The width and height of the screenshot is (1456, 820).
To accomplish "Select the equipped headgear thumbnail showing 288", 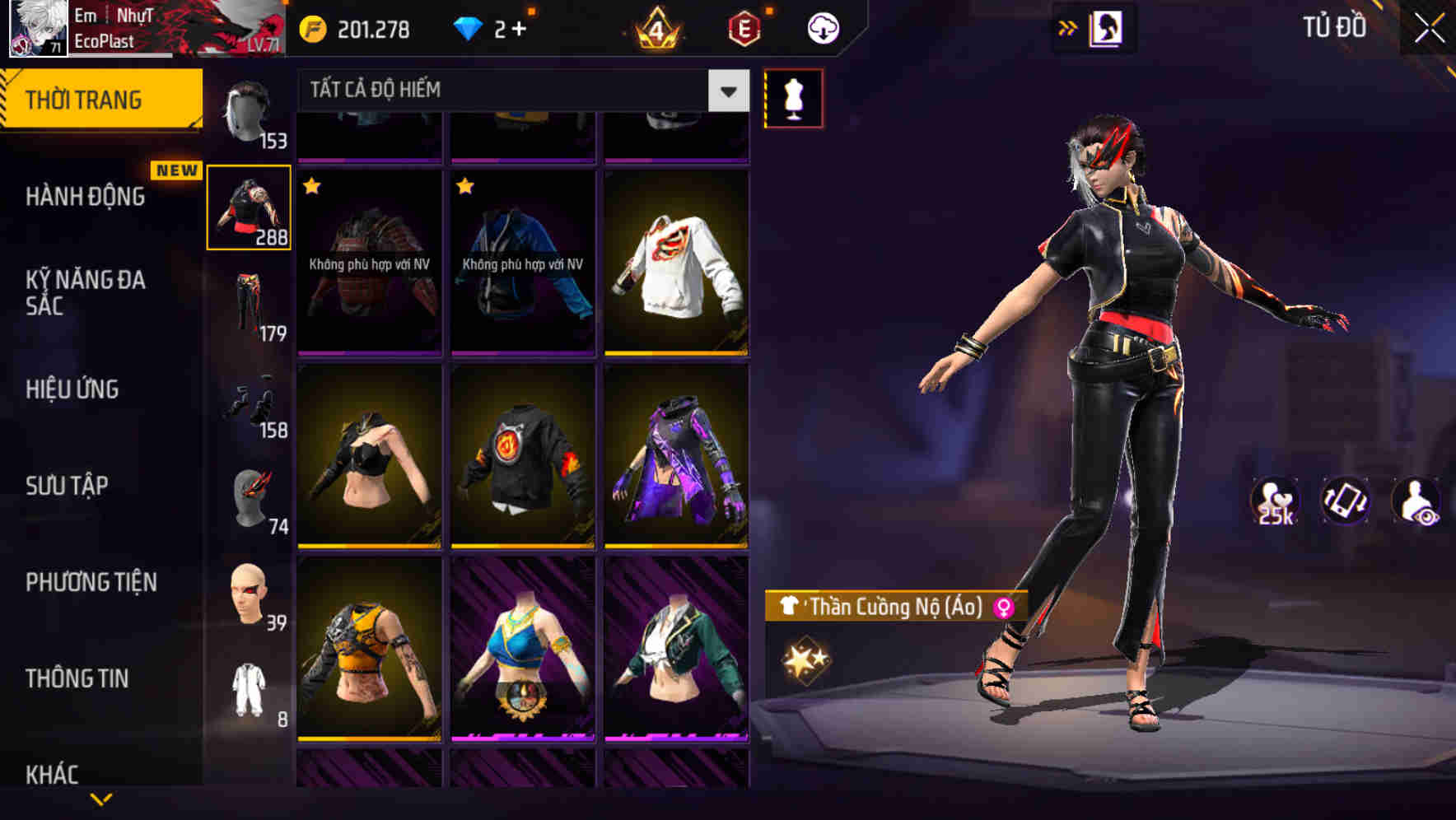I will [x=249, y=207].
